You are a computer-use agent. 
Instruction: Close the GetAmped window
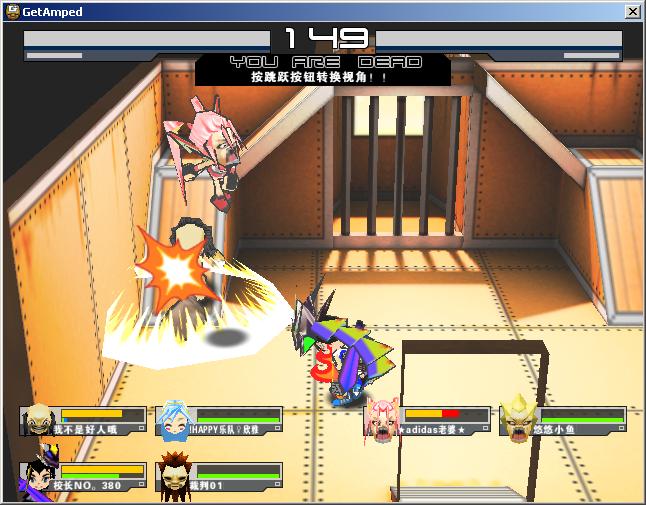pos(632,12)
